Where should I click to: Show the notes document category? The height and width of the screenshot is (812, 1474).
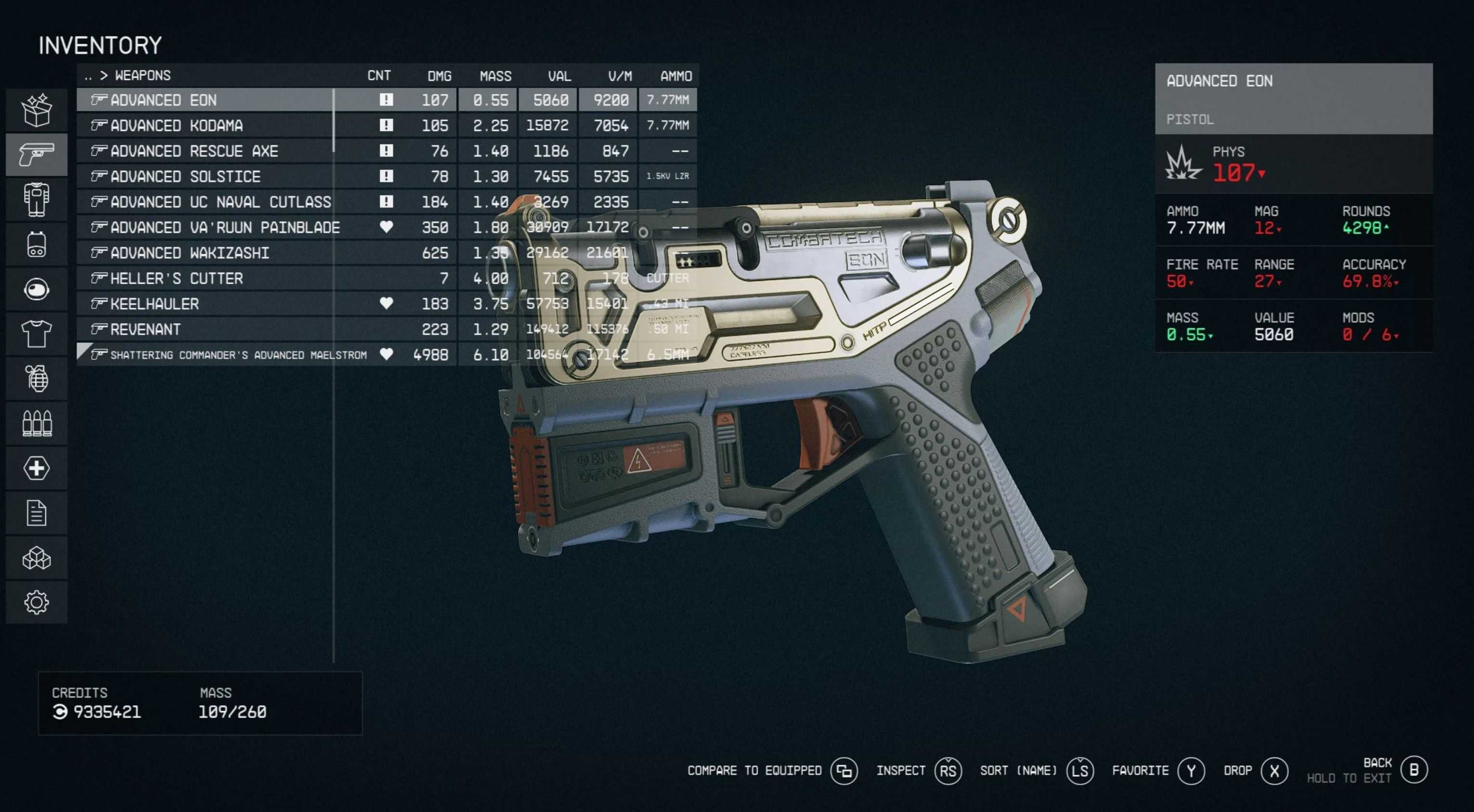[x=37, y=513]
